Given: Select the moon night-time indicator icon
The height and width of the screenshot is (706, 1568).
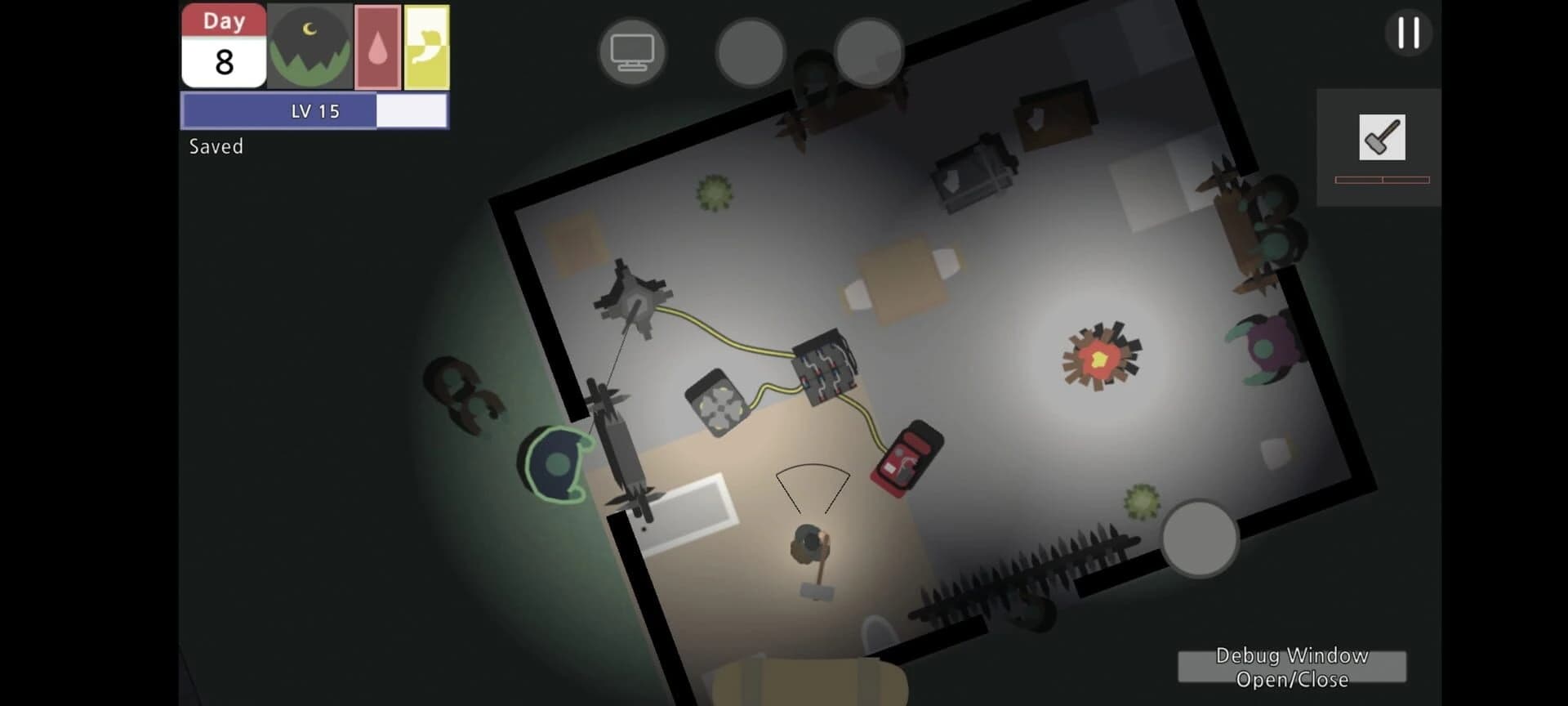Looking at the screenshot, I should click(x=310, y=45).
